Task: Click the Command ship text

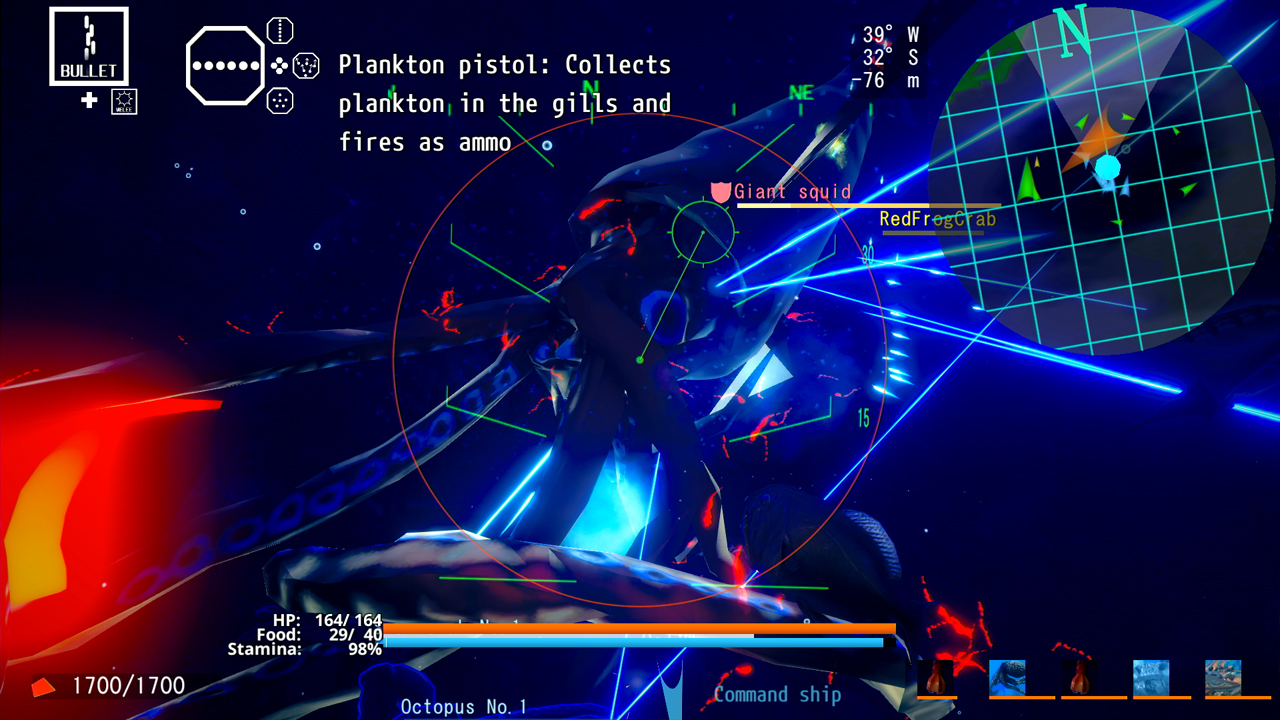Action: [776, 694]
